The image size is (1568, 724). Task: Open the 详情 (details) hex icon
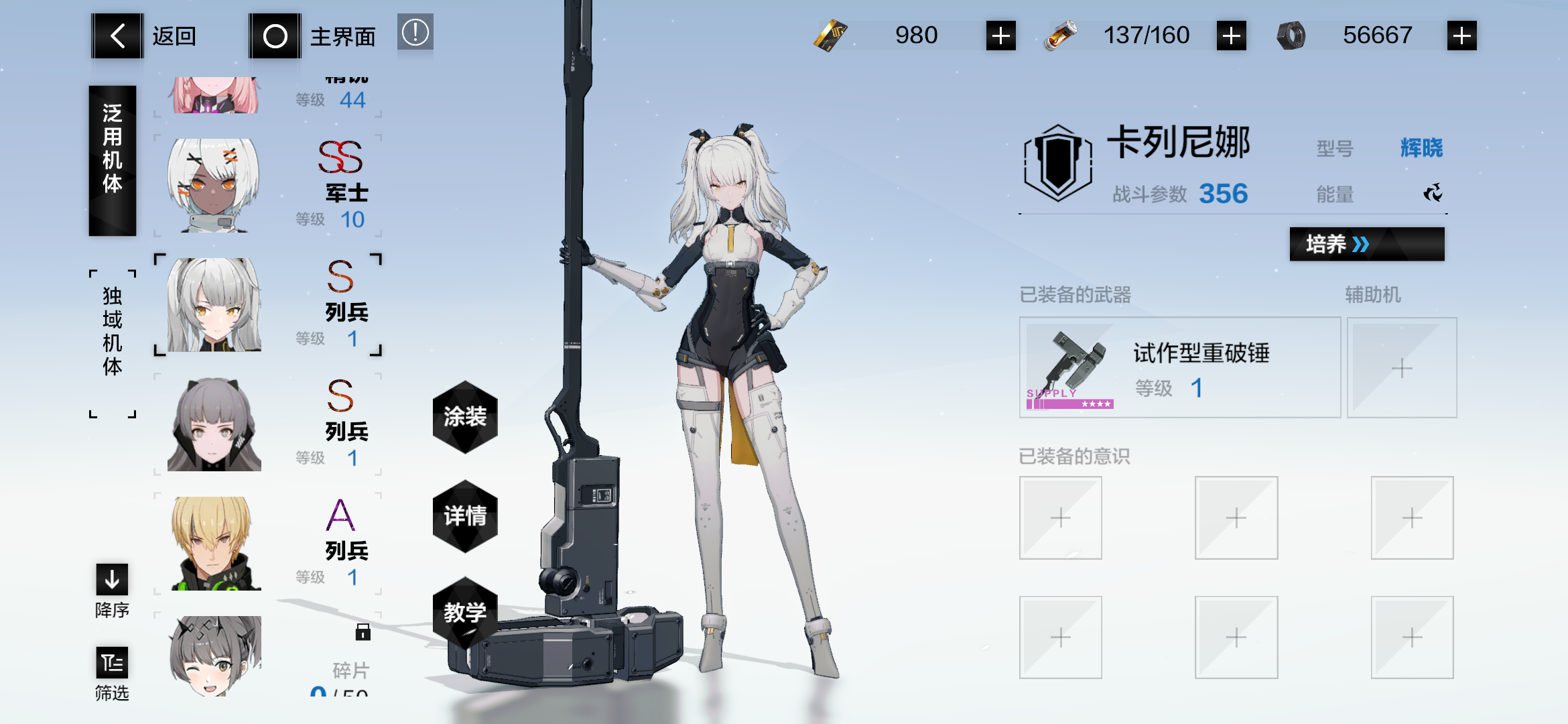tap(465, 518)
